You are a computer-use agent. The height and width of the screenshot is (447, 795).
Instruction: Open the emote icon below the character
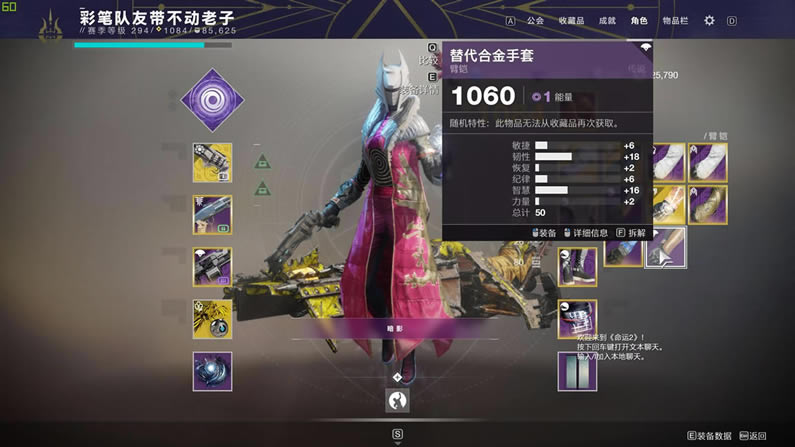click(397, 400)
